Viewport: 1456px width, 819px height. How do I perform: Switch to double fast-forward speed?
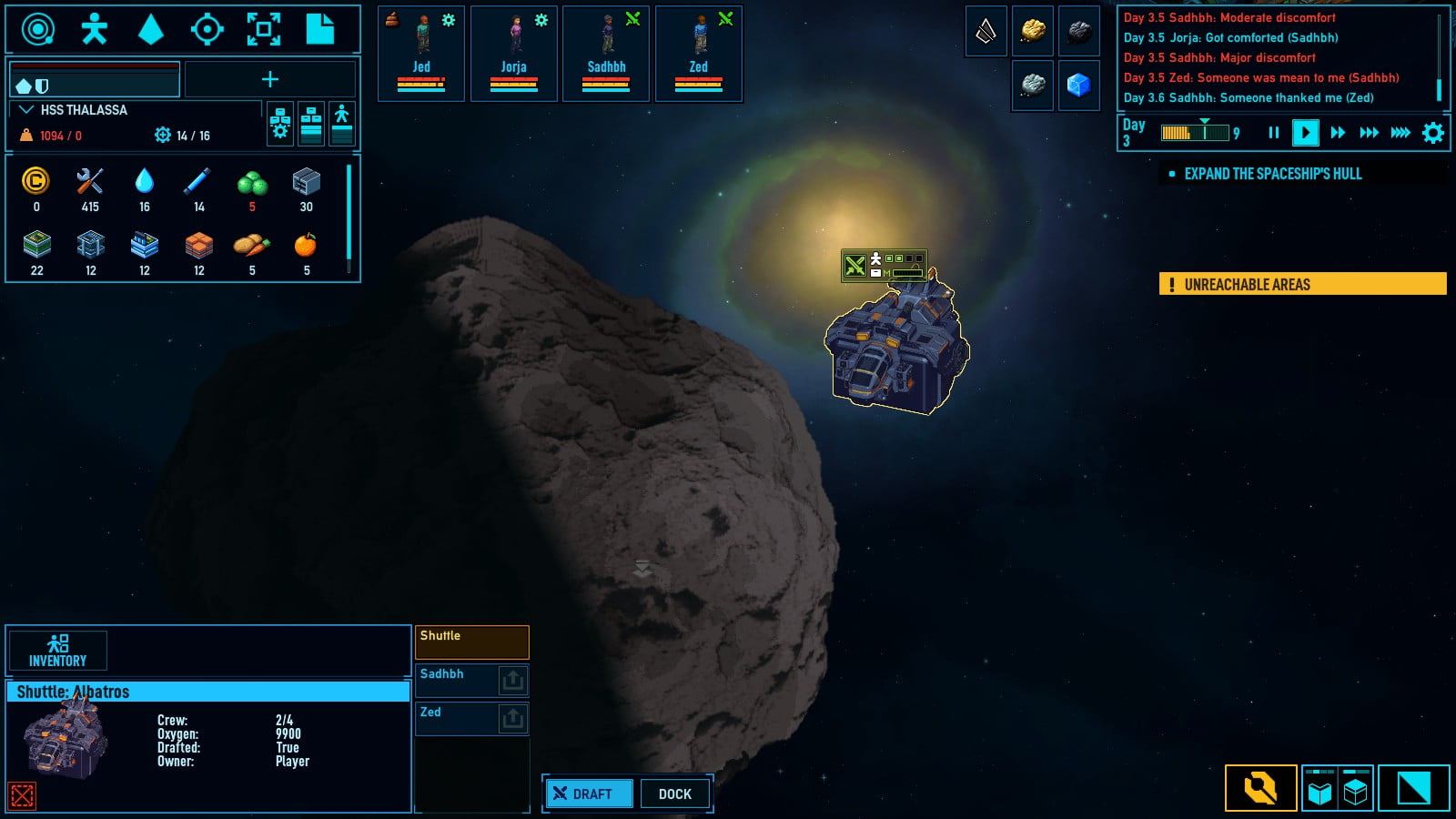point(1368,133)
